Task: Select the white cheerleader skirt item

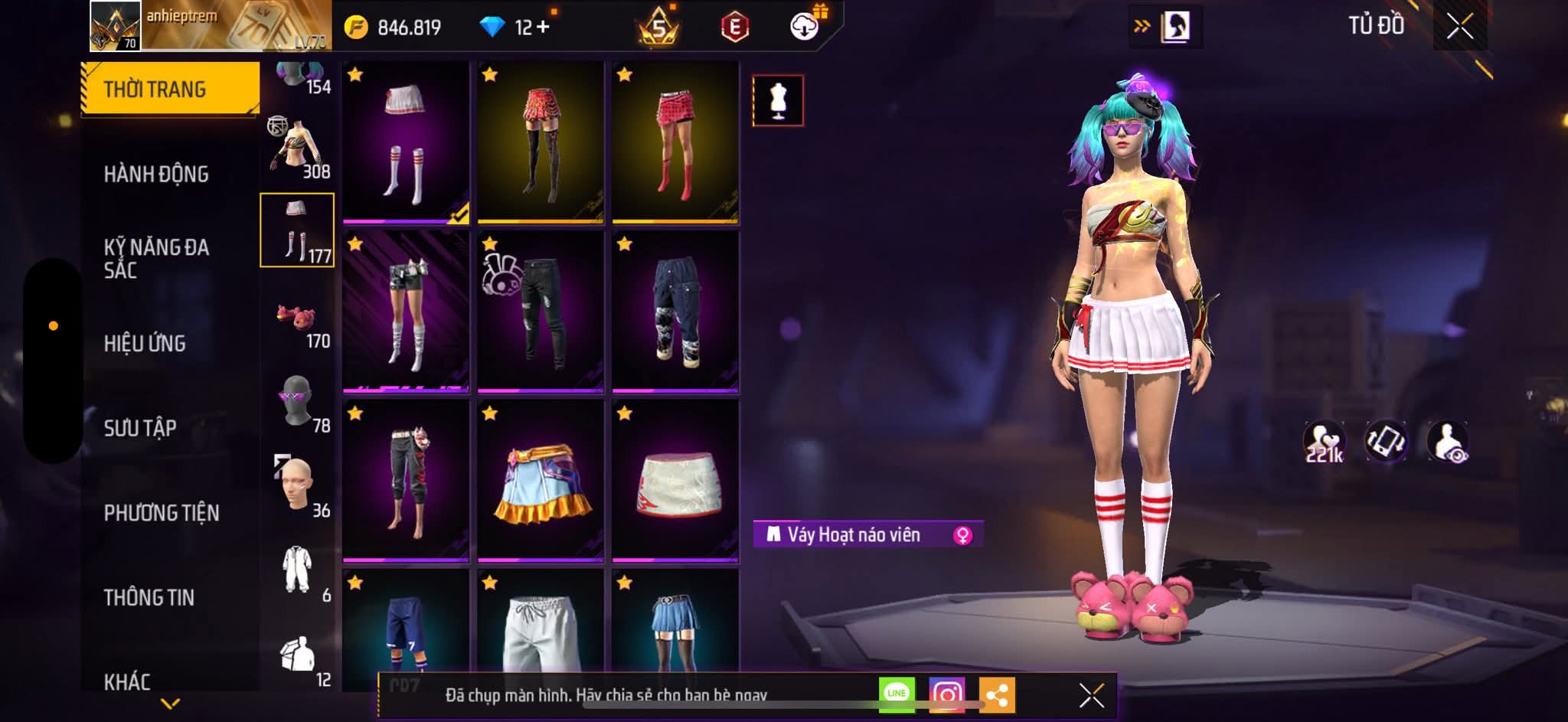Action: [x=406, y=142]
